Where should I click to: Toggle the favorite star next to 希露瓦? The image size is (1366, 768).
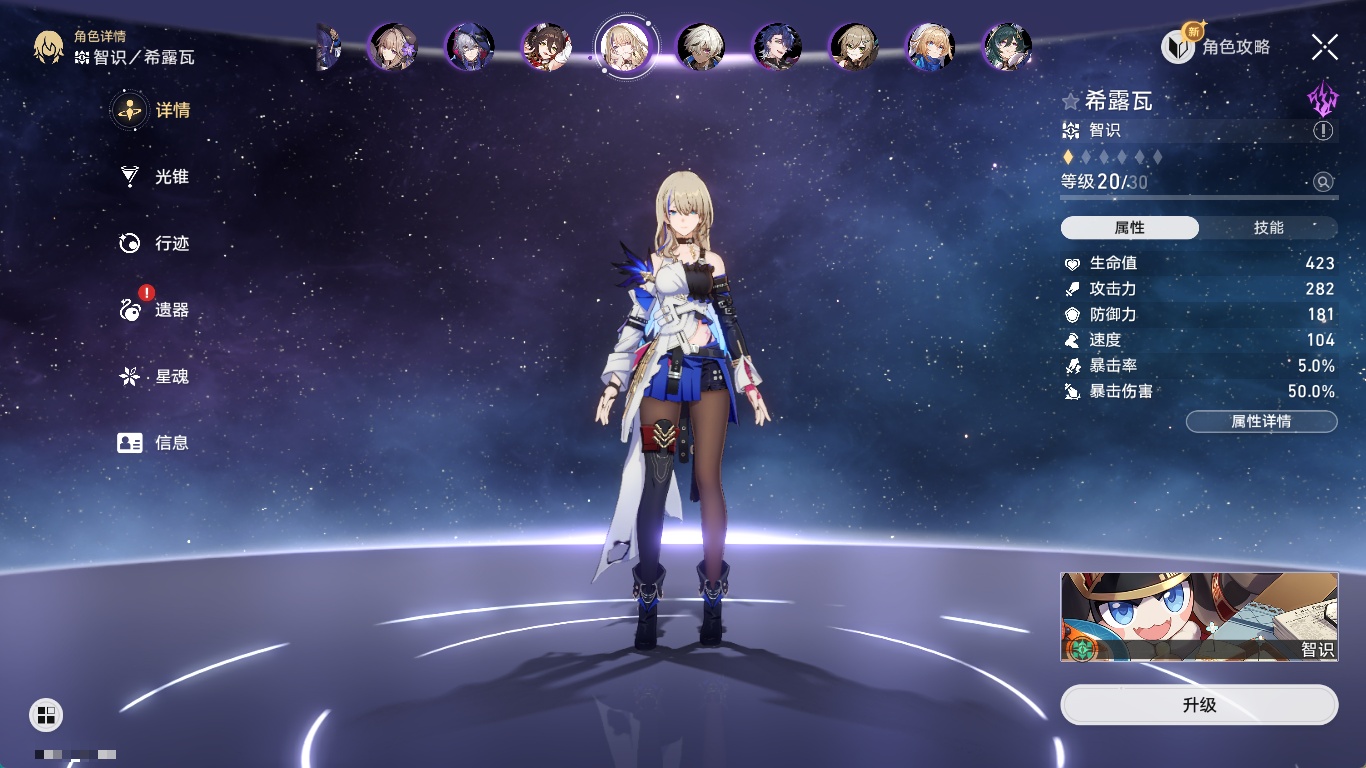tap(1071, 101)
